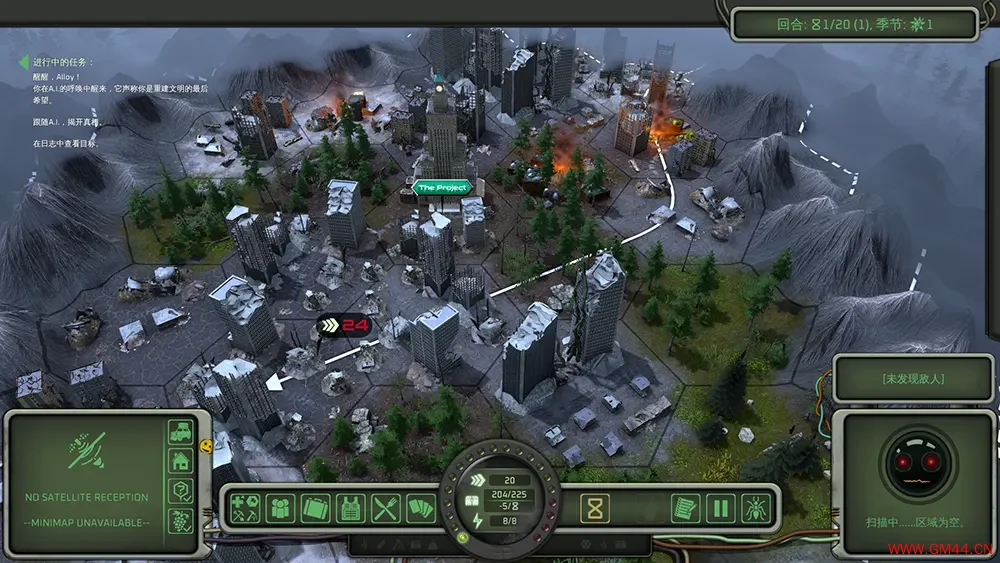Select The Project location label
This screenshot has height=563, width=1000.
tap(440, 188)
